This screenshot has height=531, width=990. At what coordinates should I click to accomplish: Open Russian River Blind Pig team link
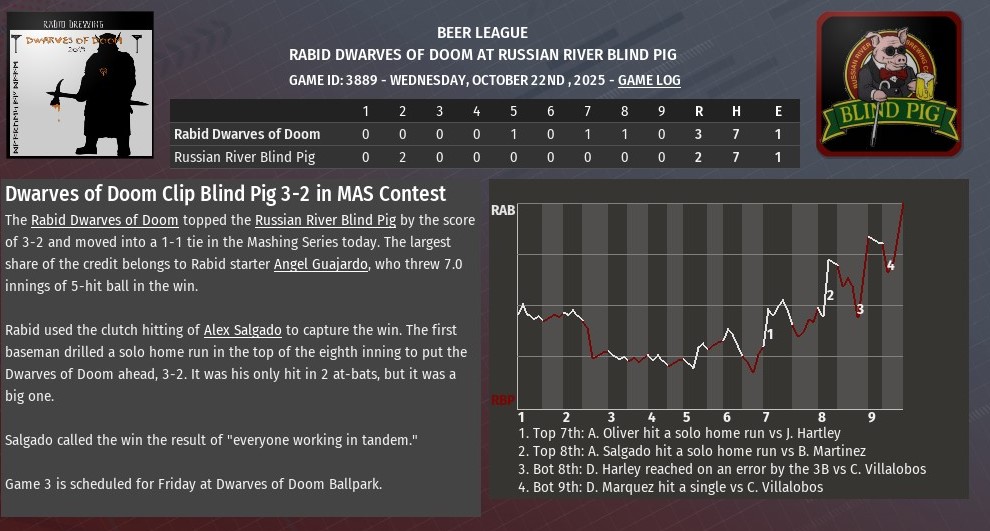[x=335, y=220]
